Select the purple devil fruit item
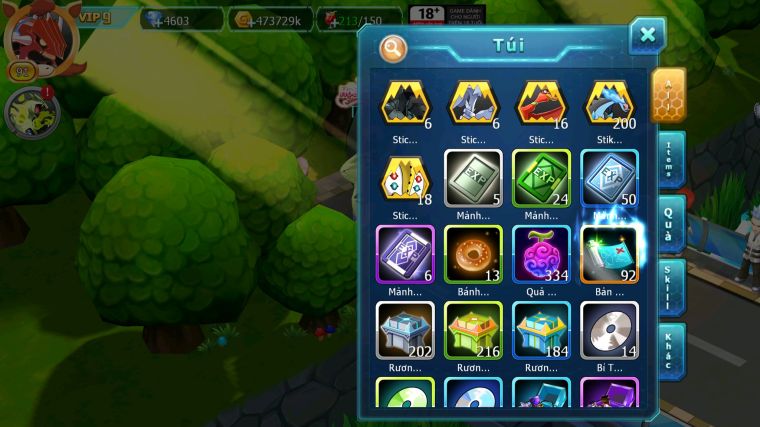Image resolution: width=760 pixels, height=427 pixels. click(x=541, y=254)
